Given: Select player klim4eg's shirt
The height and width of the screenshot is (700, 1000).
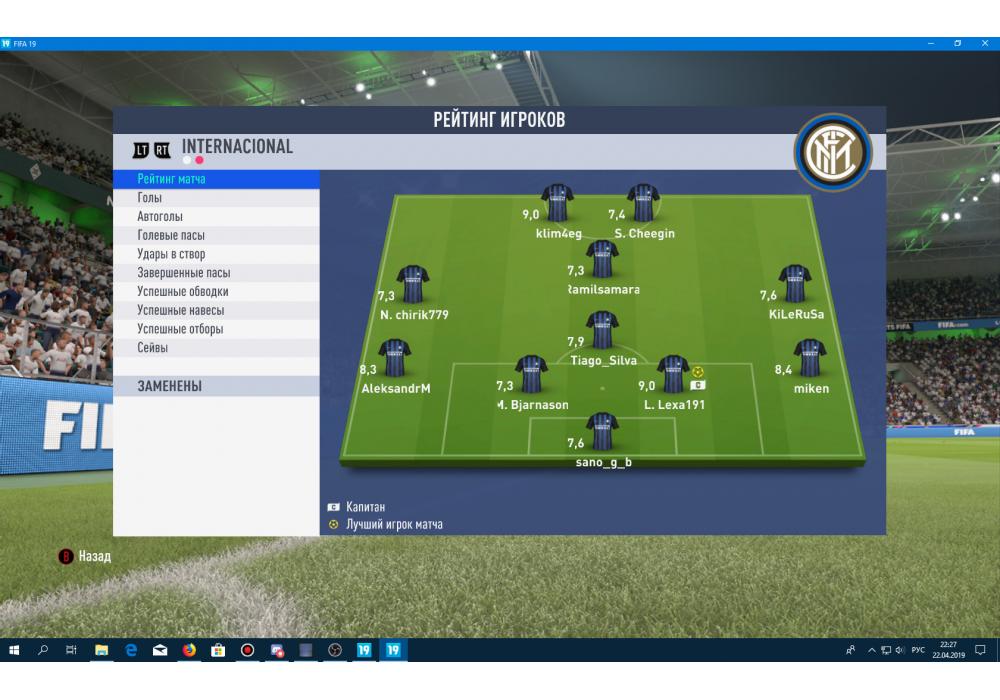Looking at the screenshot, I should click(557, 203).
